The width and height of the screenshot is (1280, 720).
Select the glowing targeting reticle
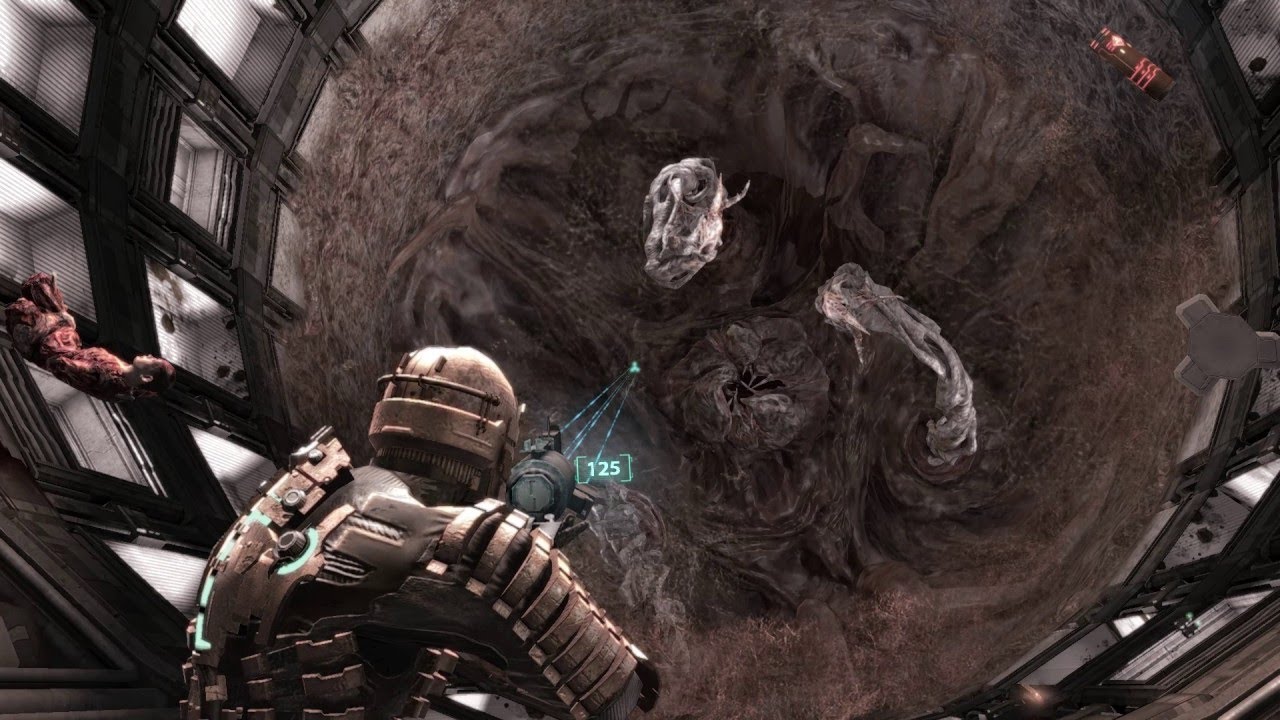tap(633, 368)
